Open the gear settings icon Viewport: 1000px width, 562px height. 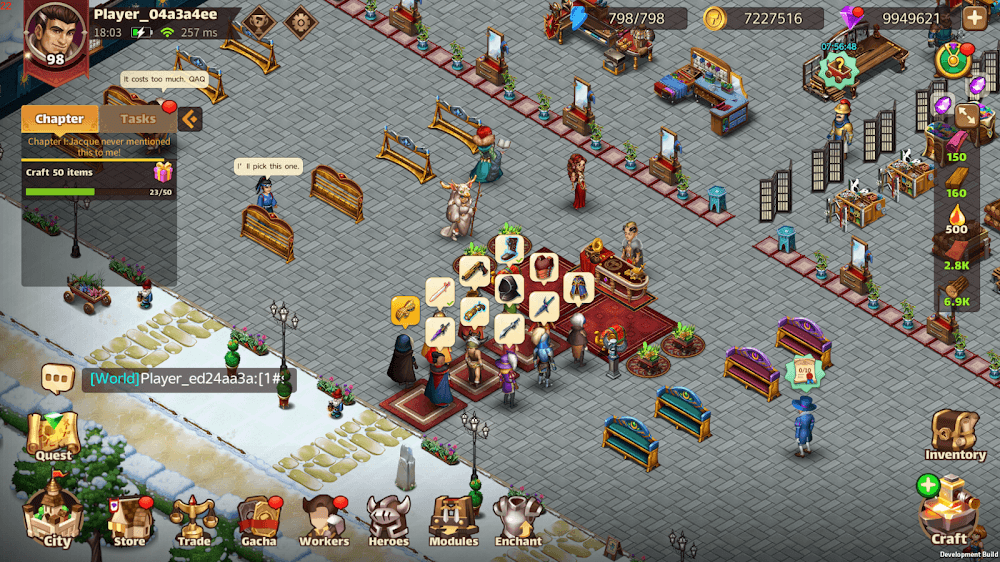(300, 20)
